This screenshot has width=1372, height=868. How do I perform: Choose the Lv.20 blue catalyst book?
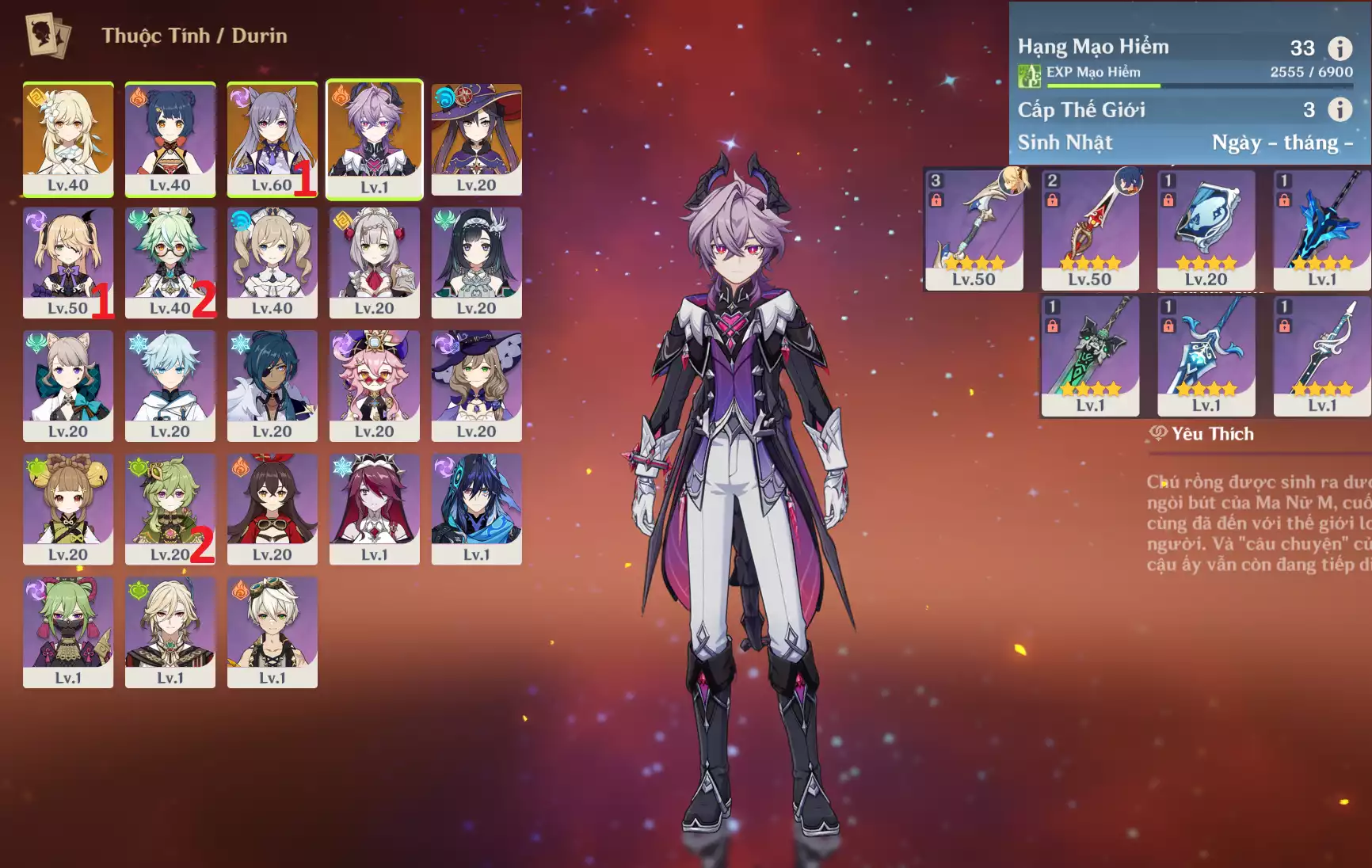point(1206,230)
